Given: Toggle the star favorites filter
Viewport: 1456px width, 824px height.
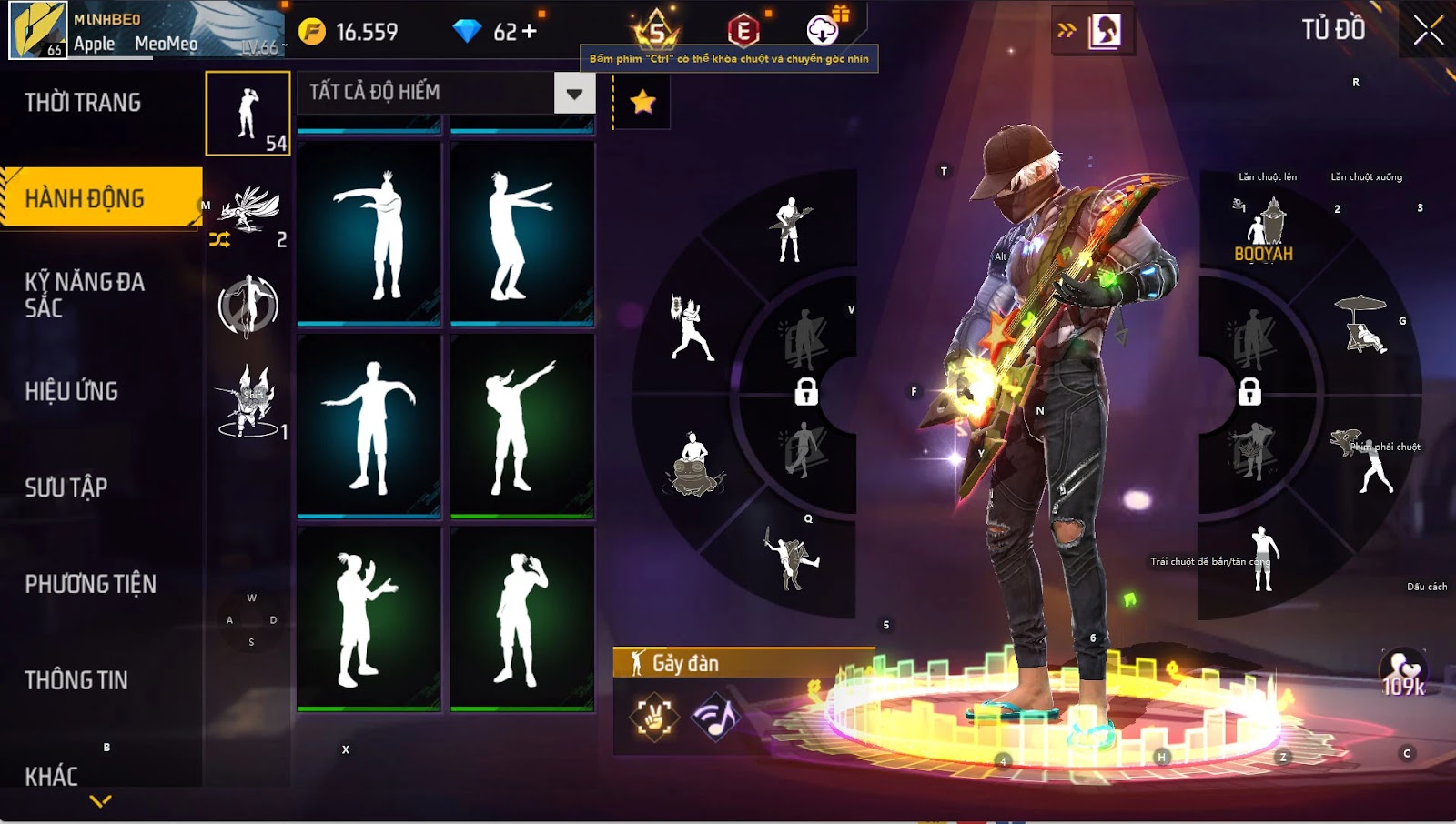Looking at the screenshot, I should [642, 102].
